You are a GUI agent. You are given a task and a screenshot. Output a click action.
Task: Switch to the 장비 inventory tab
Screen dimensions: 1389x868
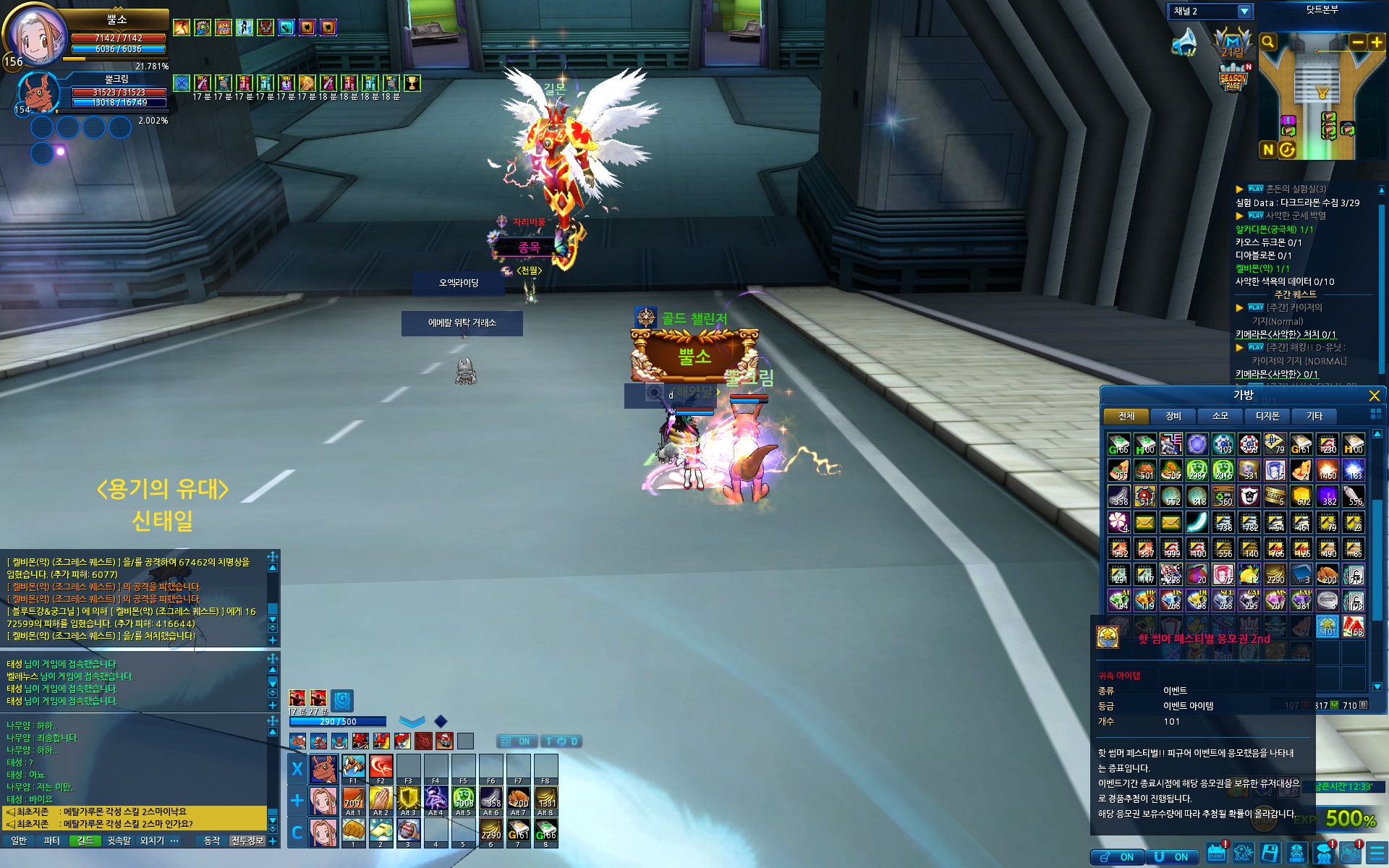[1173, 416]
